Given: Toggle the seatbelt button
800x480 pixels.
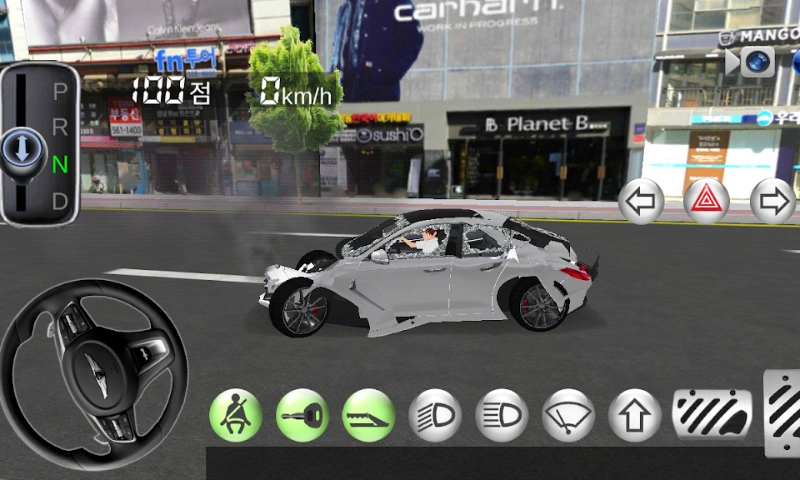Looking at the screenshot, I should [235, 415].
